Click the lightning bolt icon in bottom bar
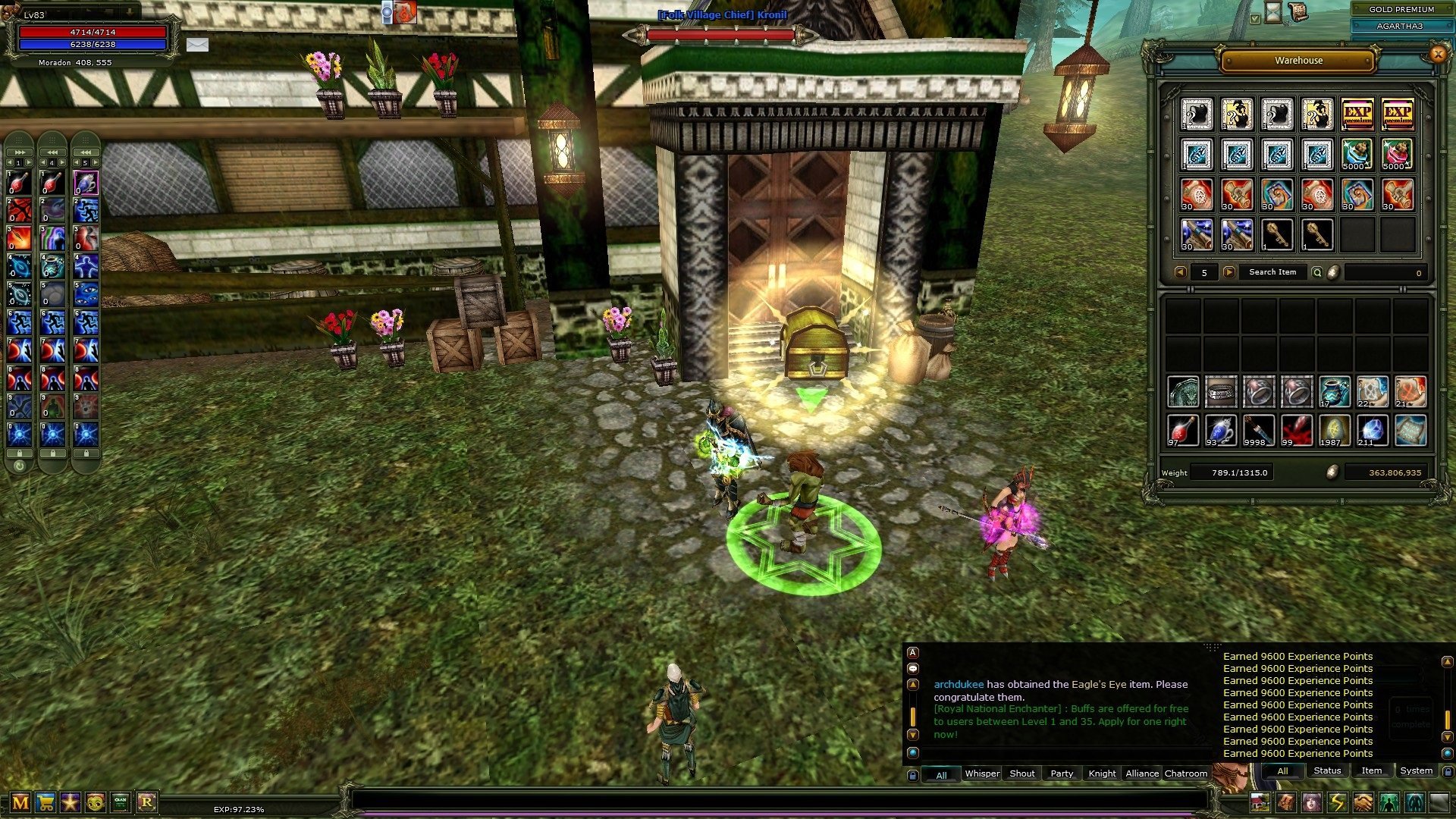The width and height of the screenshot is (1456, 819). pyautogui.click(x=1337, y=802)
